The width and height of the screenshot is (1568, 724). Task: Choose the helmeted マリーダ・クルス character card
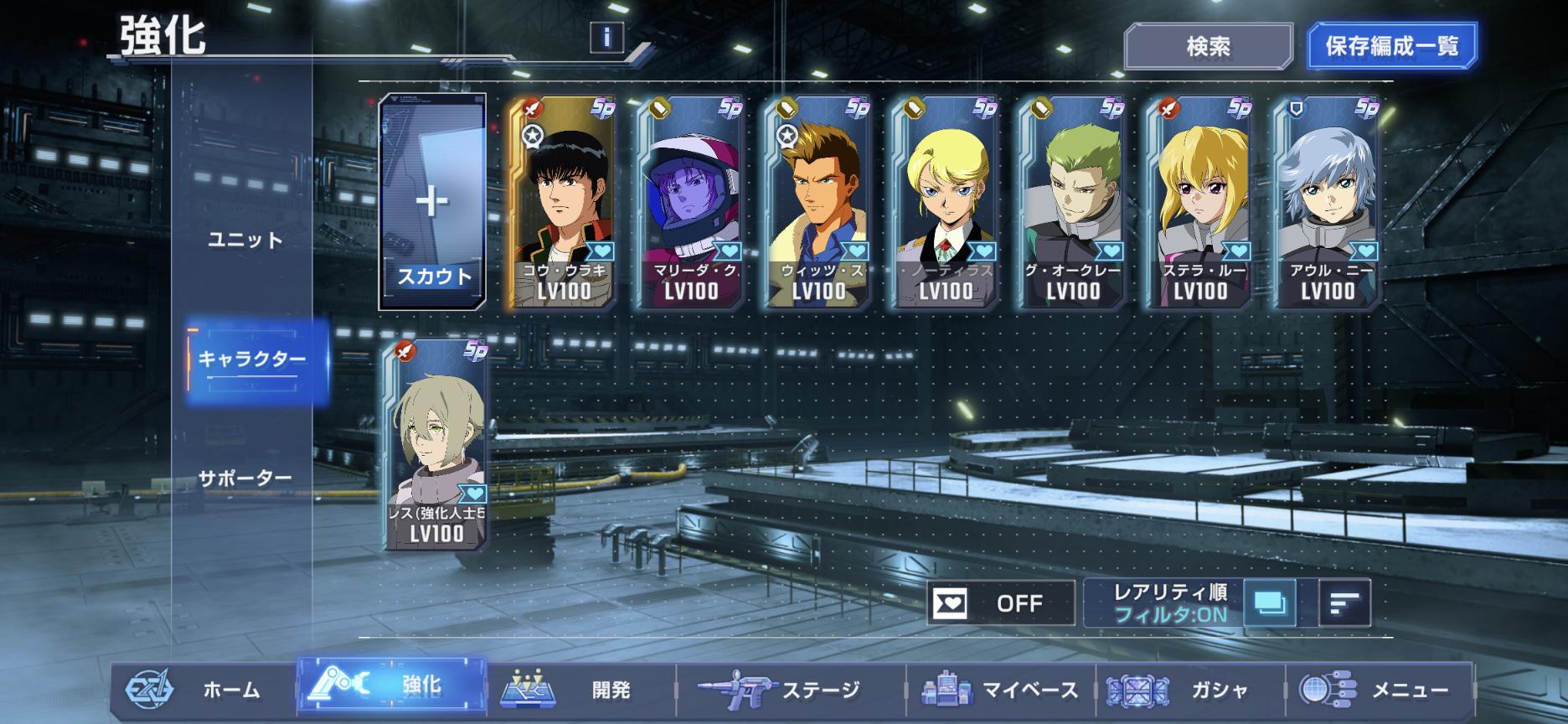(691, 202)
